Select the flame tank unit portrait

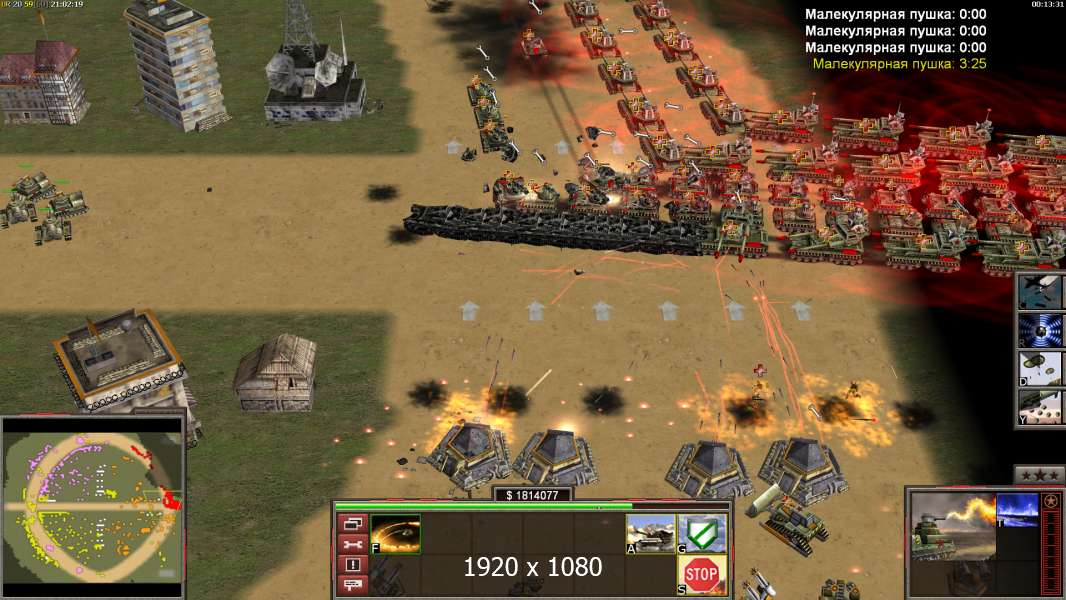953,527
